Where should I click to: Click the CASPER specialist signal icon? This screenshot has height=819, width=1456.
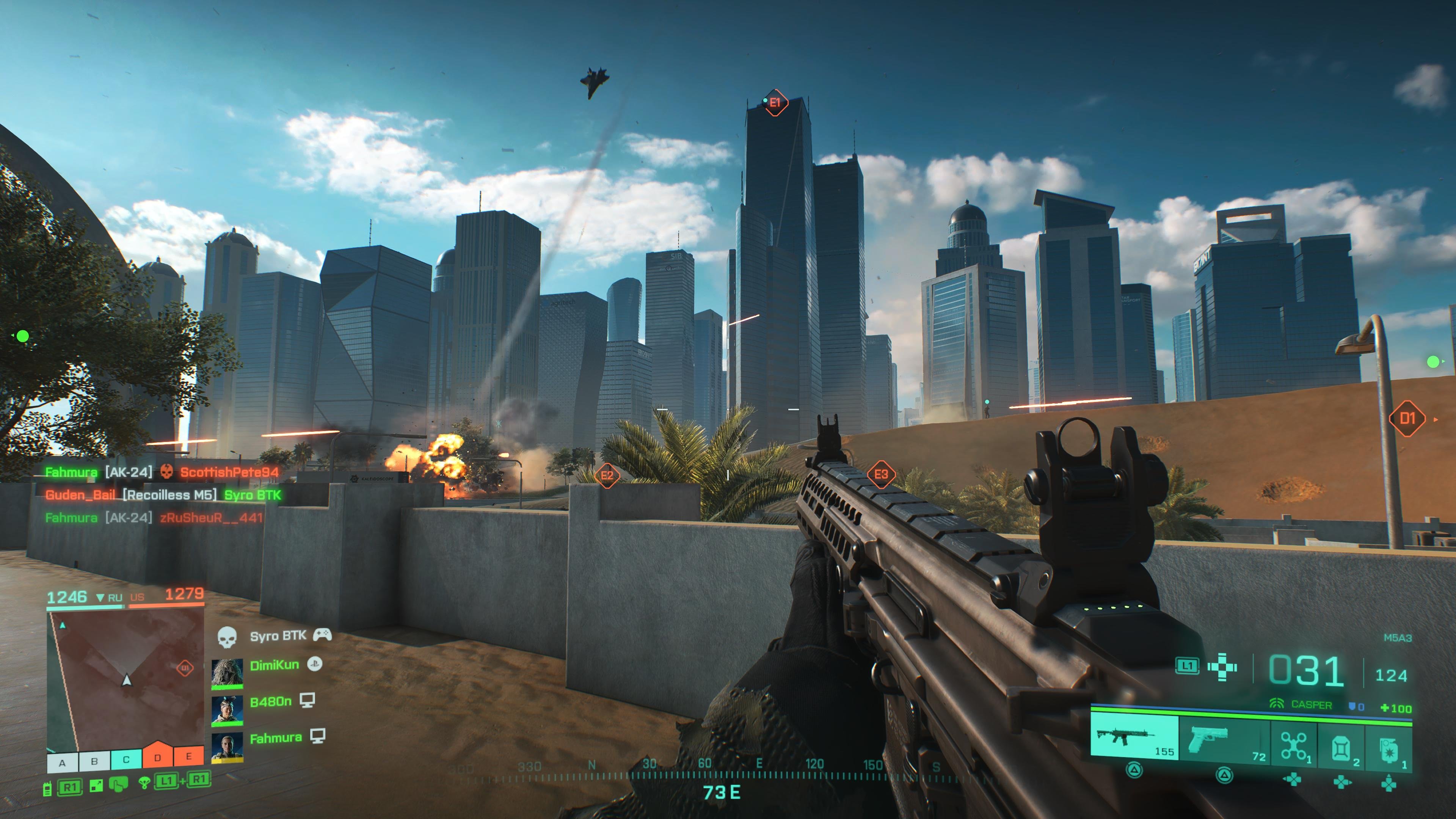point(1277,704)
